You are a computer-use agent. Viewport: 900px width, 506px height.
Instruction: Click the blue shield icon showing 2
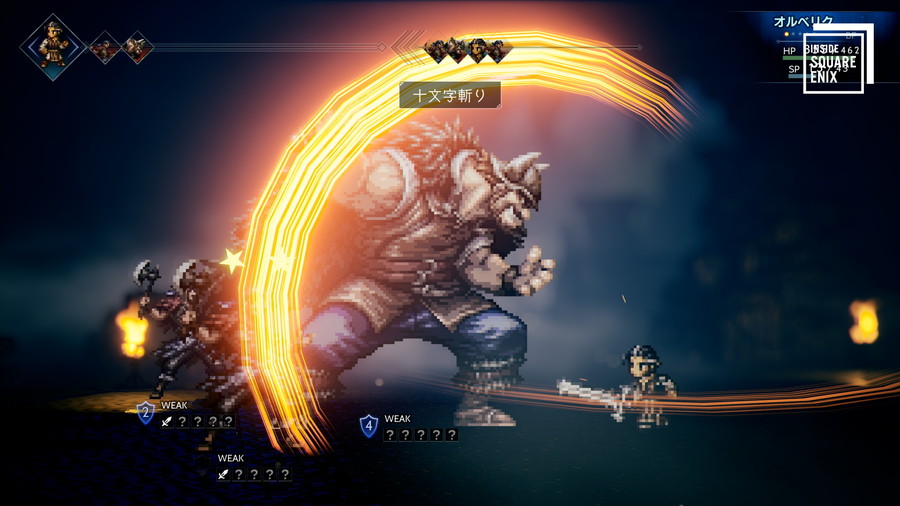[x=146, y=412]
